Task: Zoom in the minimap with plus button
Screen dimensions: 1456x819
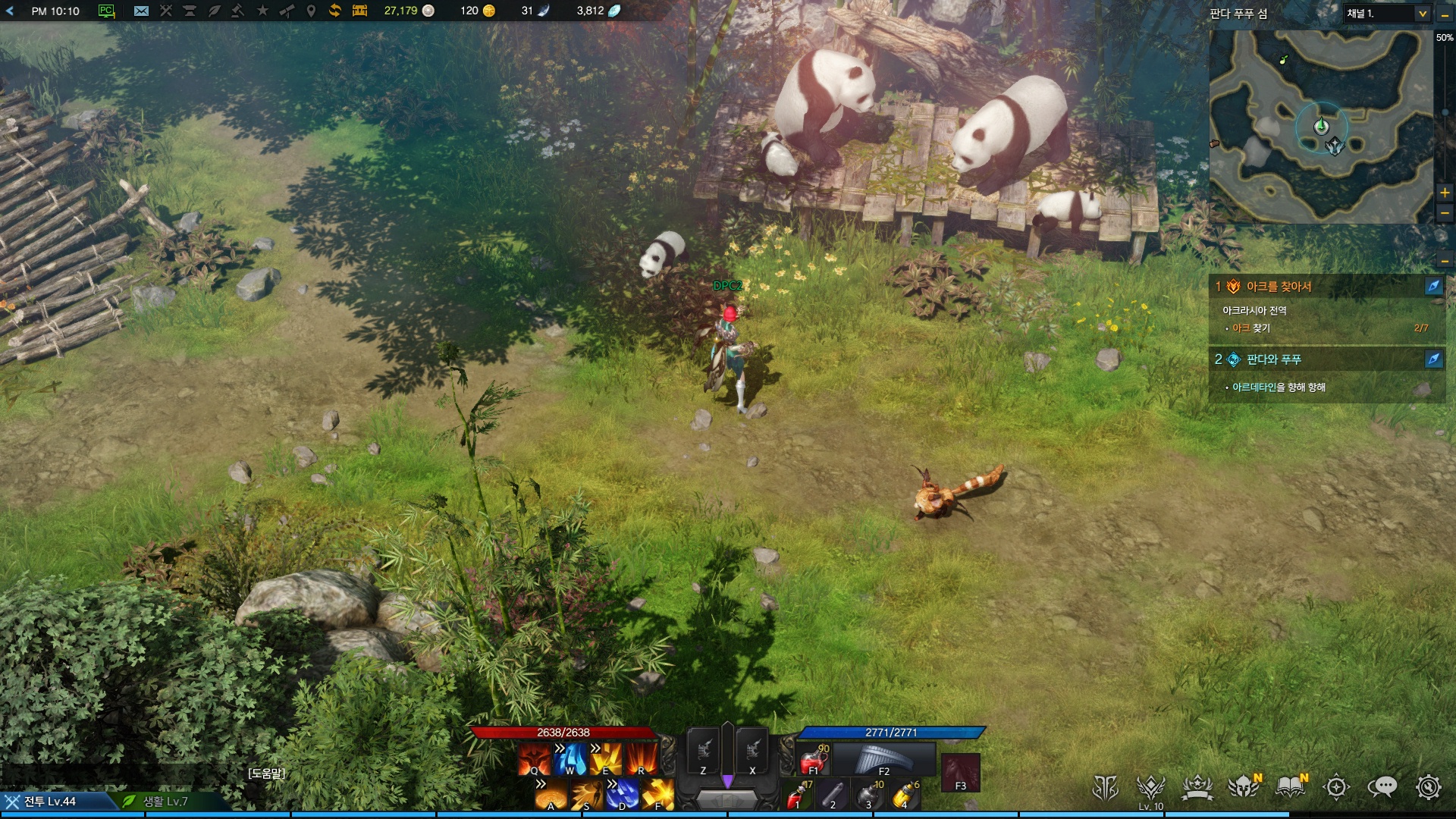Action: (1445, 193)
